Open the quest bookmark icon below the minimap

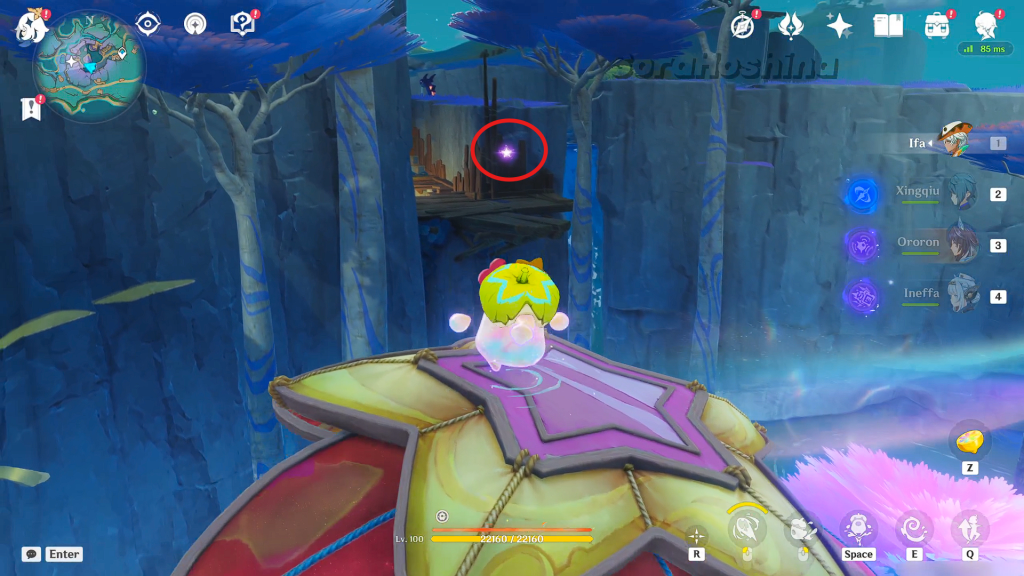[x=30, y=108]
